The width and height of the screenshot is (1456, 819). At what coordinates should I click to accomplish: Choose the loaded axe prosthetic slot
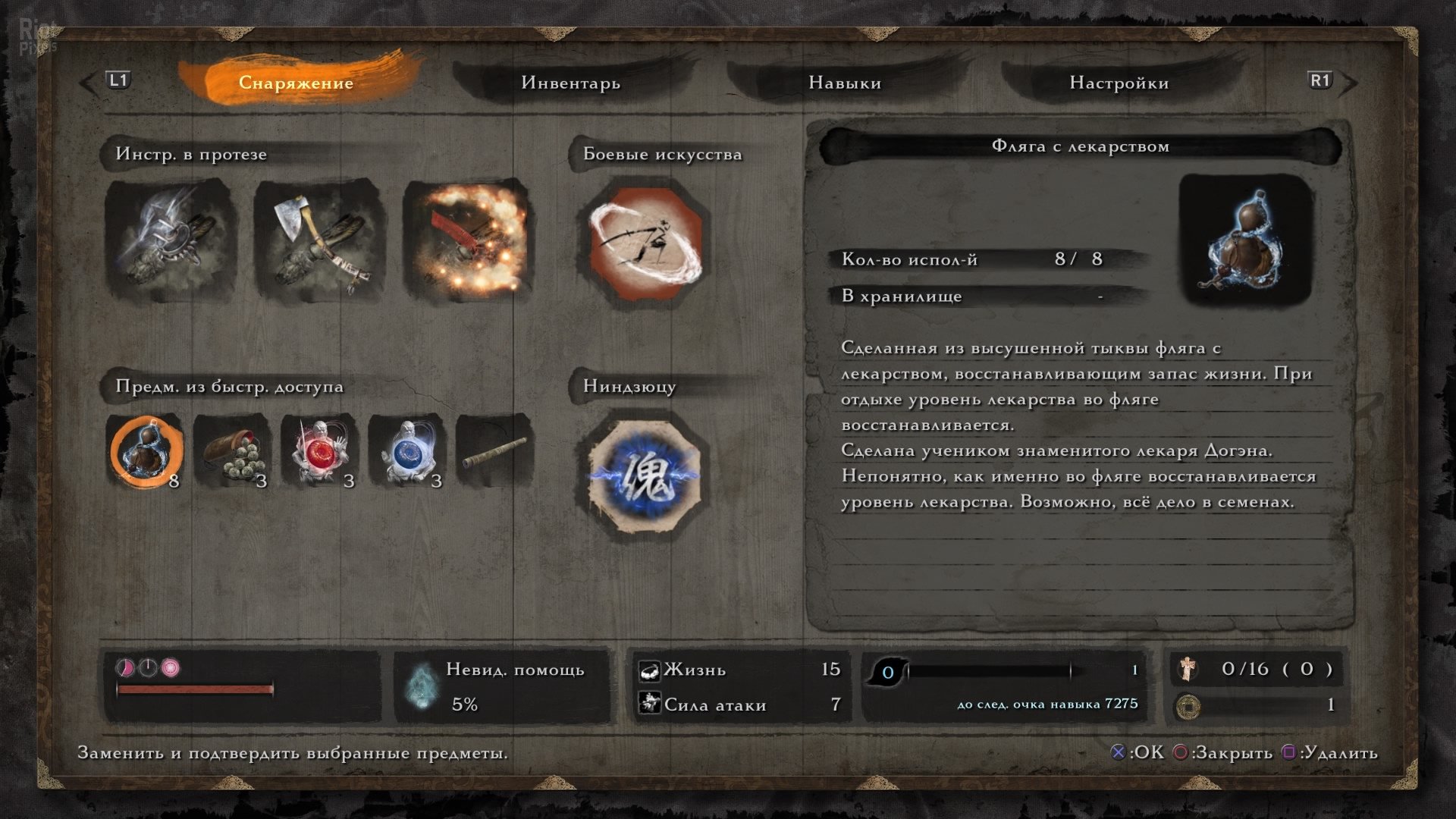pos(318,240)
